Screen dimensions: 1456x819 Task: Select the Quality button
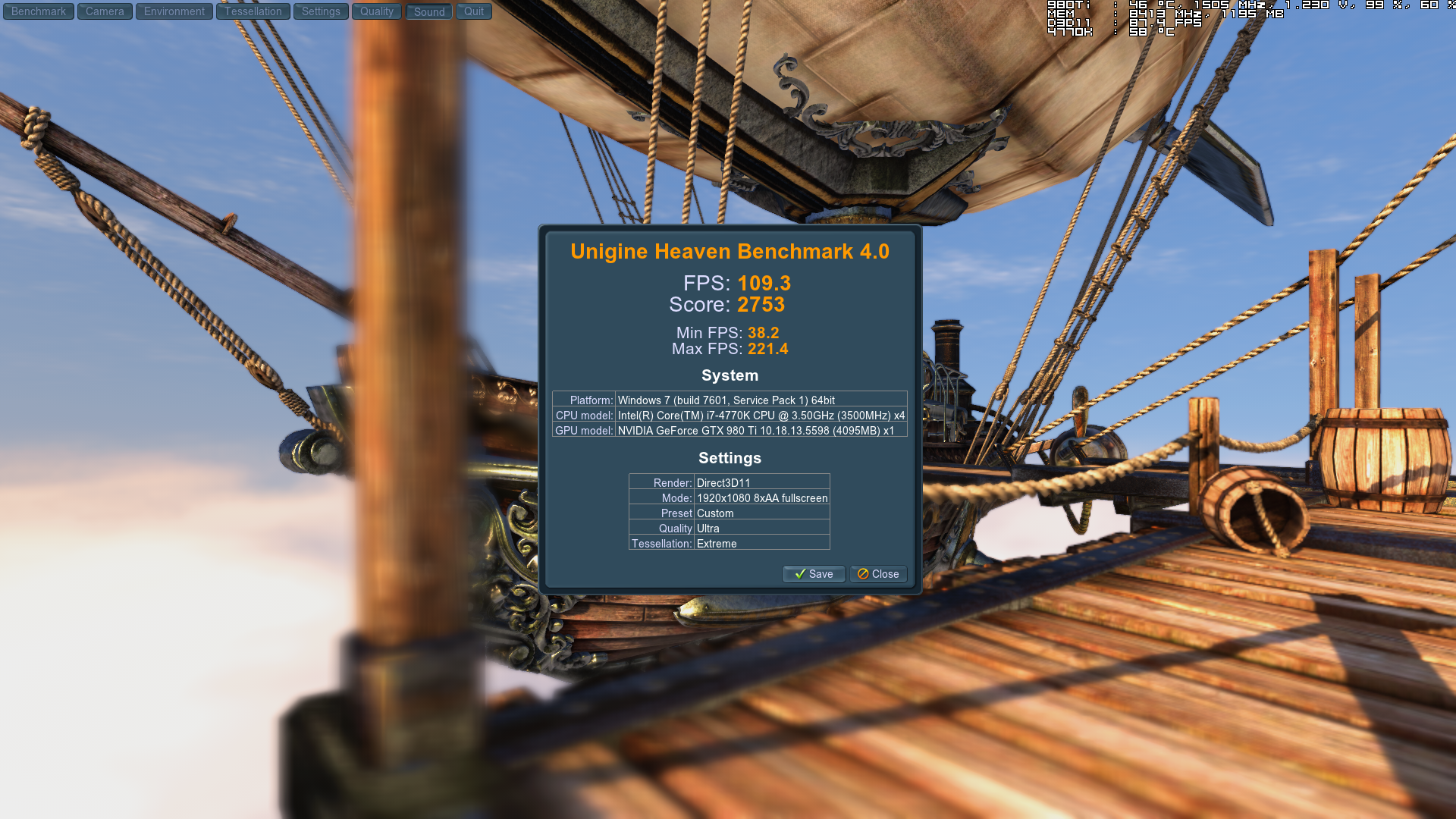pos(377,11)
